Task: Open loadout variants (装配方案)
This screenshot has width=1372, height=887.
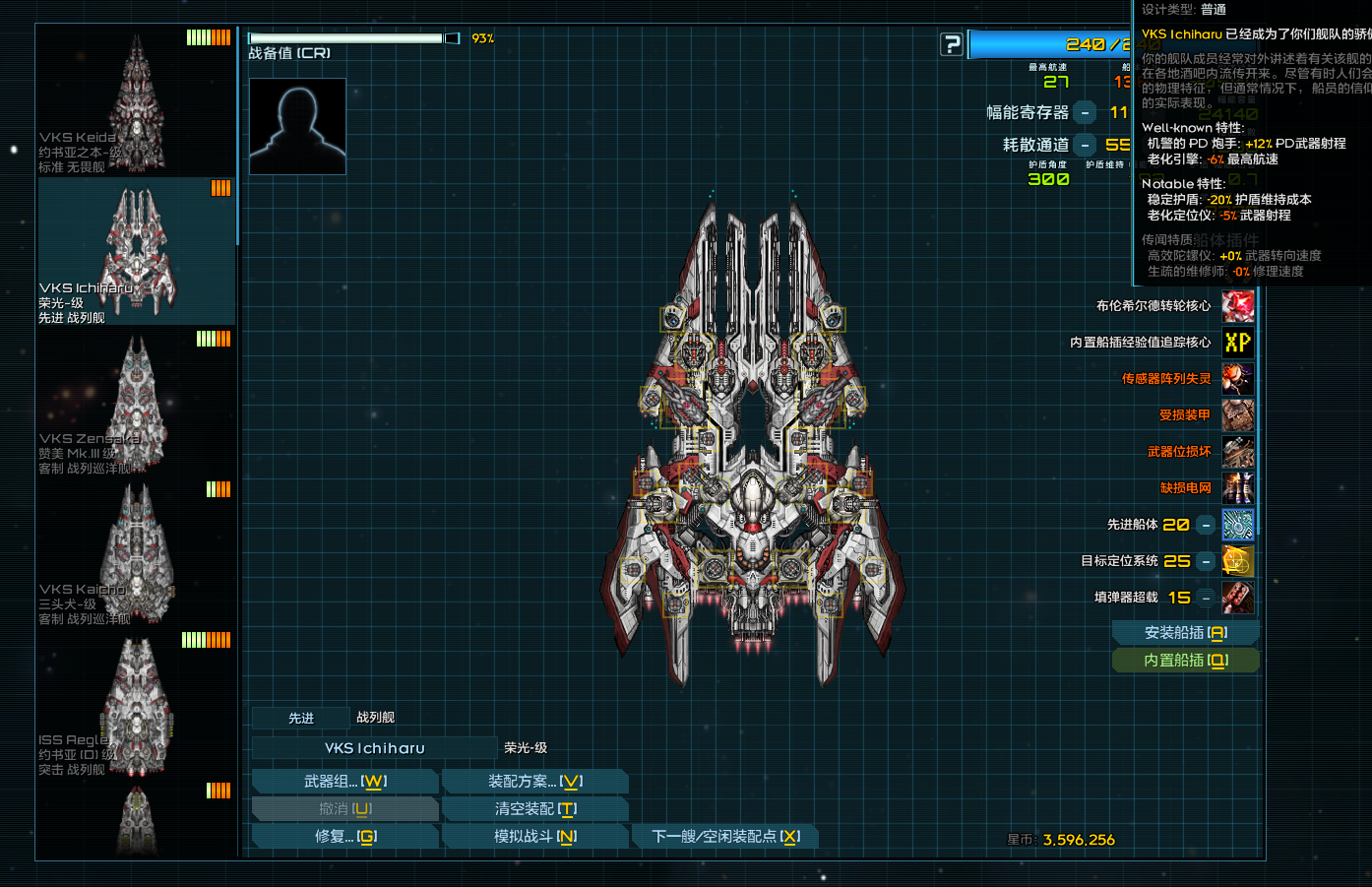Action: point(534,782)
